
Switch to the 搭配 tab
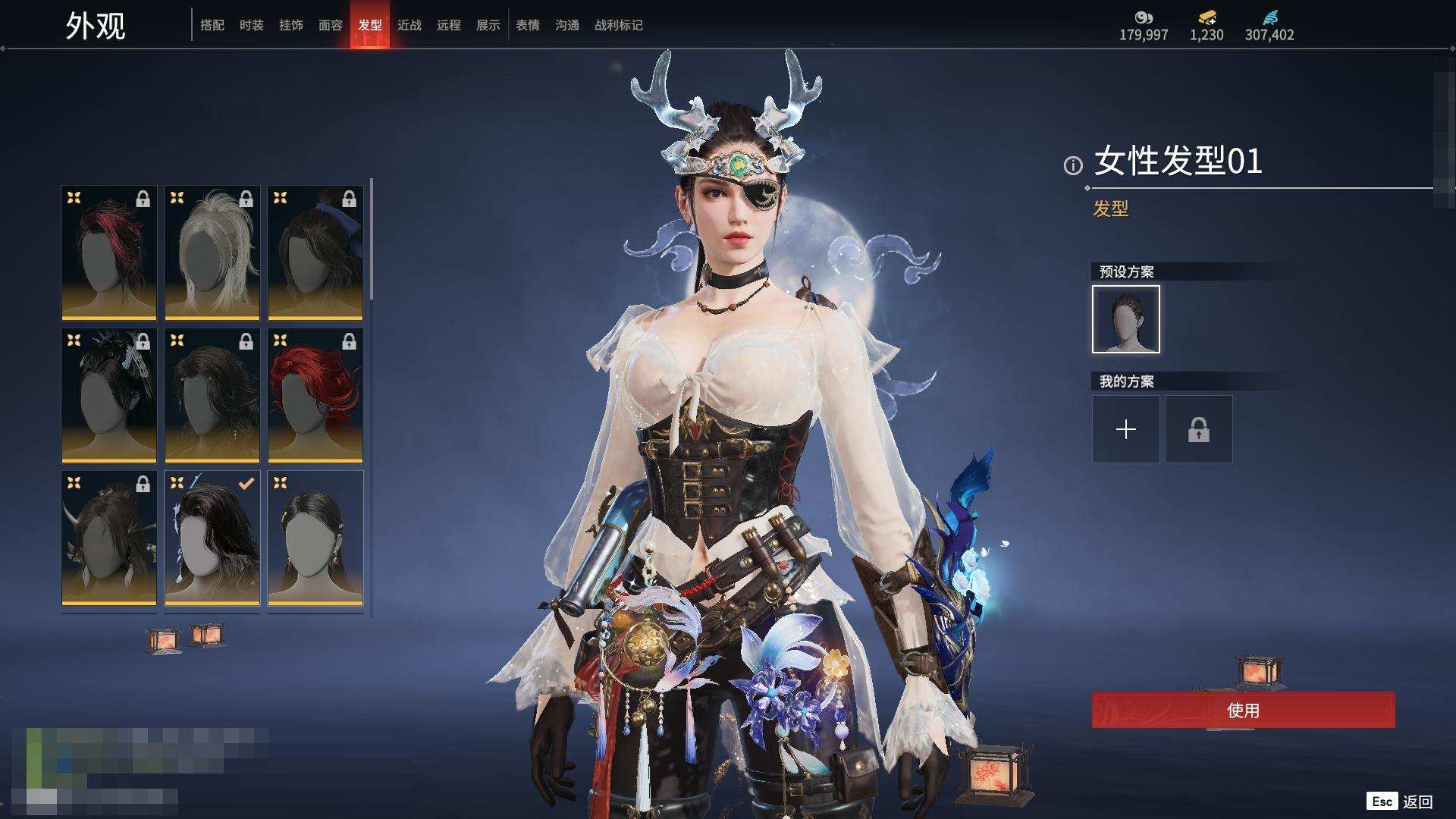(212, 25)
